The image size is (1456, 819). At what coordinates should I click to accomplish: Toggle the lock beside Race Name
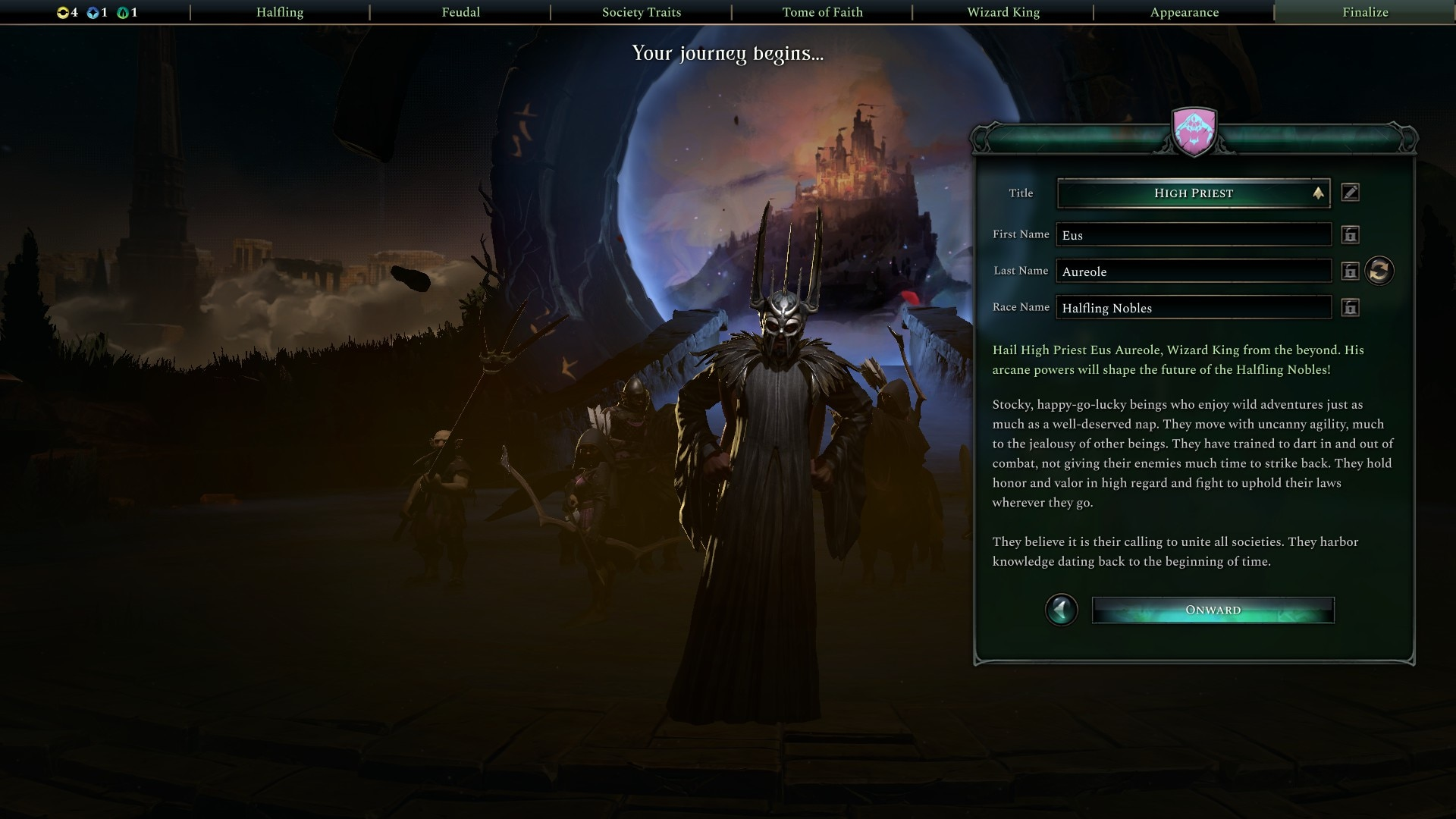pyautogui.click(x=1350, y=308)
